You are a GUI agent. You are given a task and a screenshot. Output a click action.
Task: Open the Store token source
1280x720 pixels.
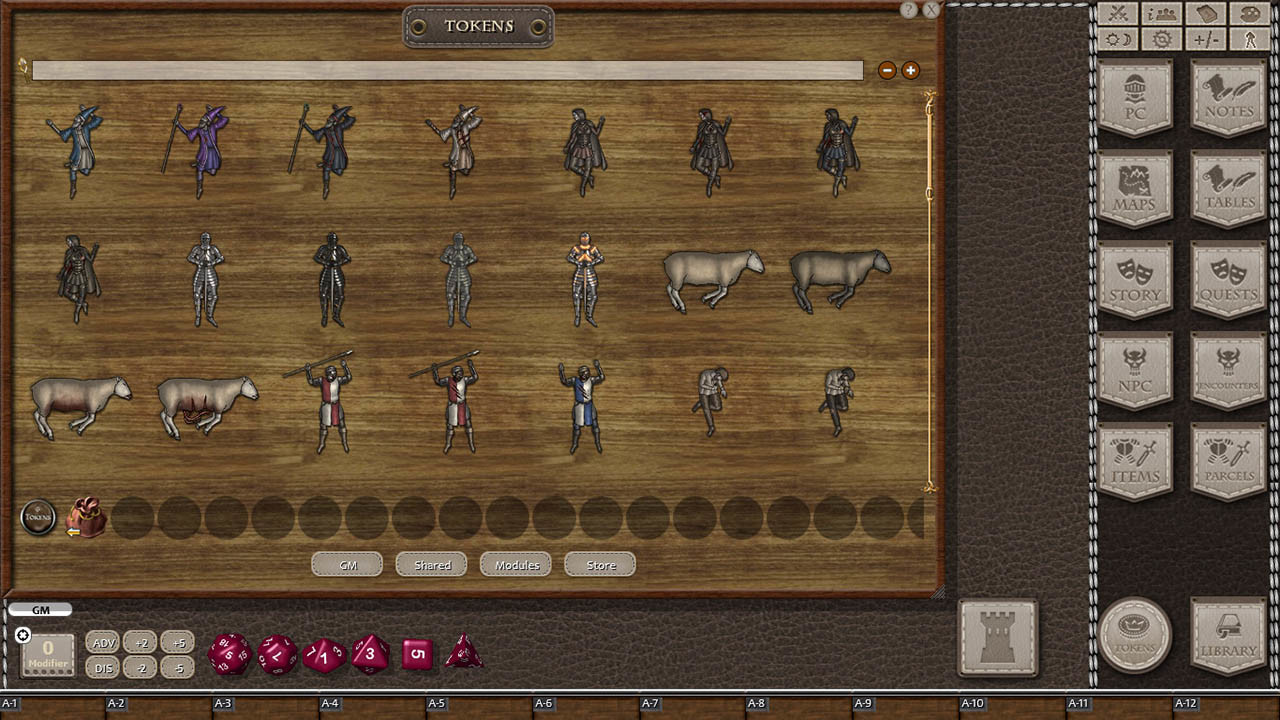(599, 564)
